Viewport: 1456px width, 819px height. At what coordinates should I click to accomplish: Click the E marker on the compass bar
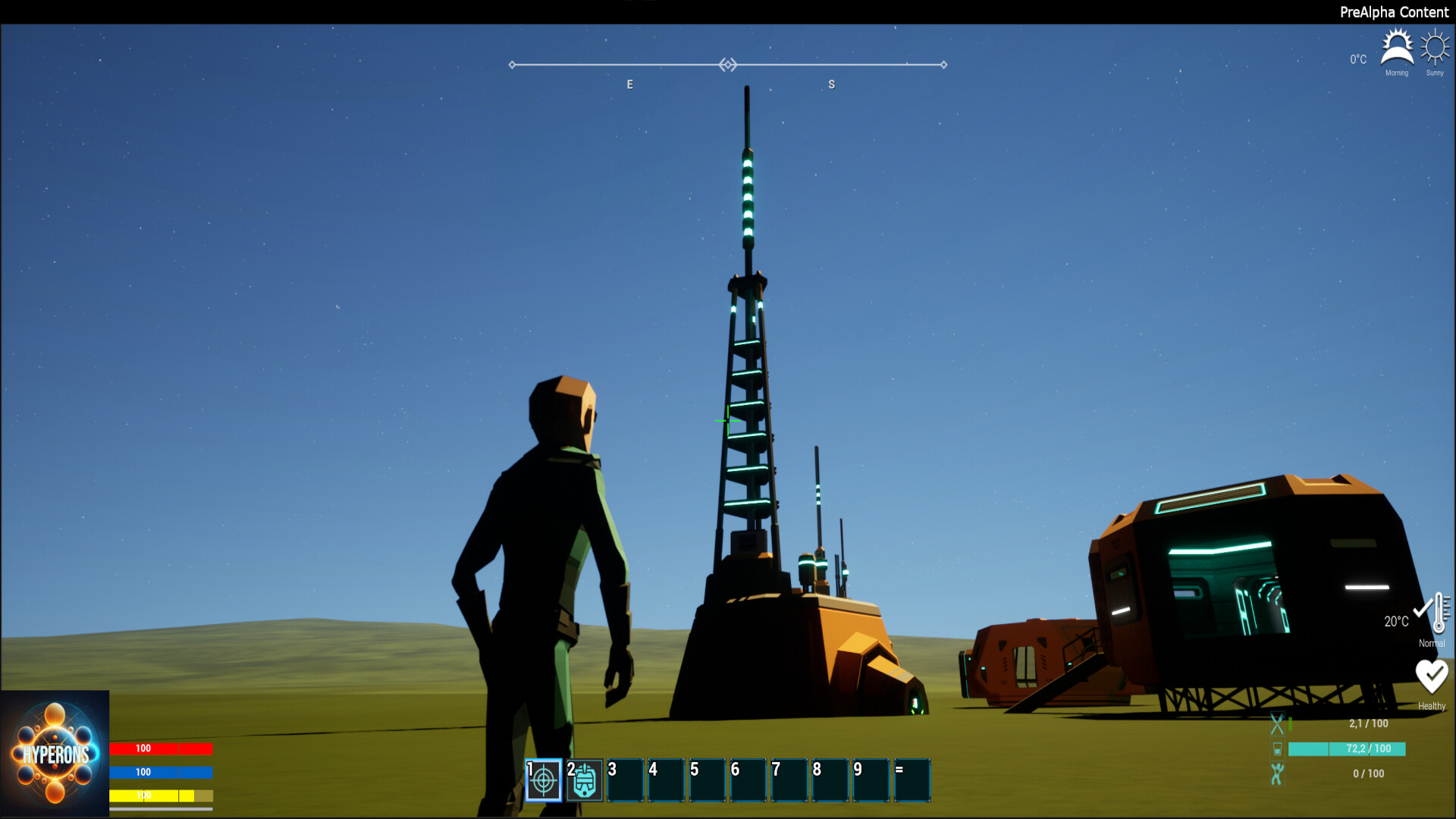point(629,84)
